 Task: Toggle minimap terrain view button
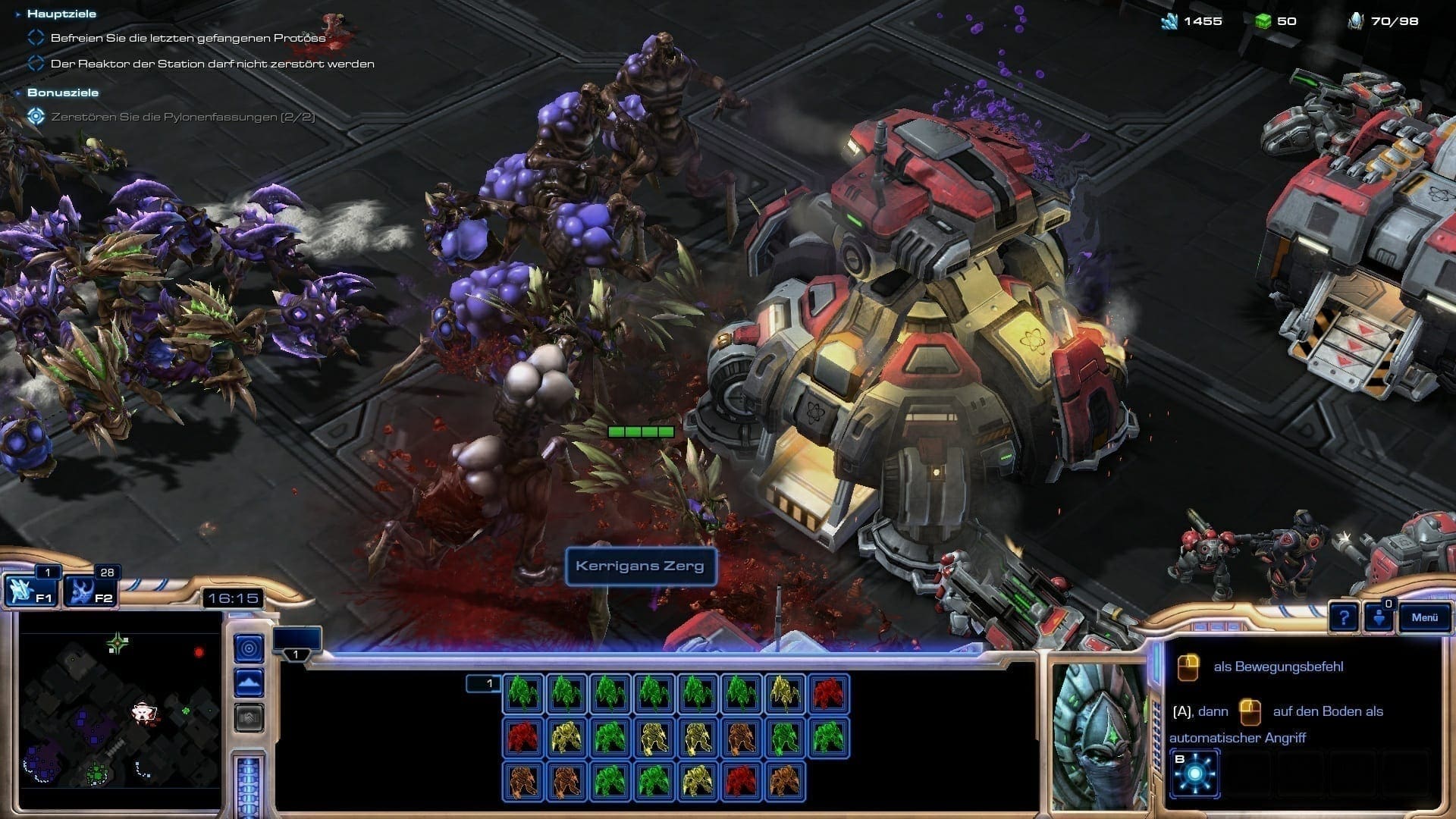click(249, 682)
